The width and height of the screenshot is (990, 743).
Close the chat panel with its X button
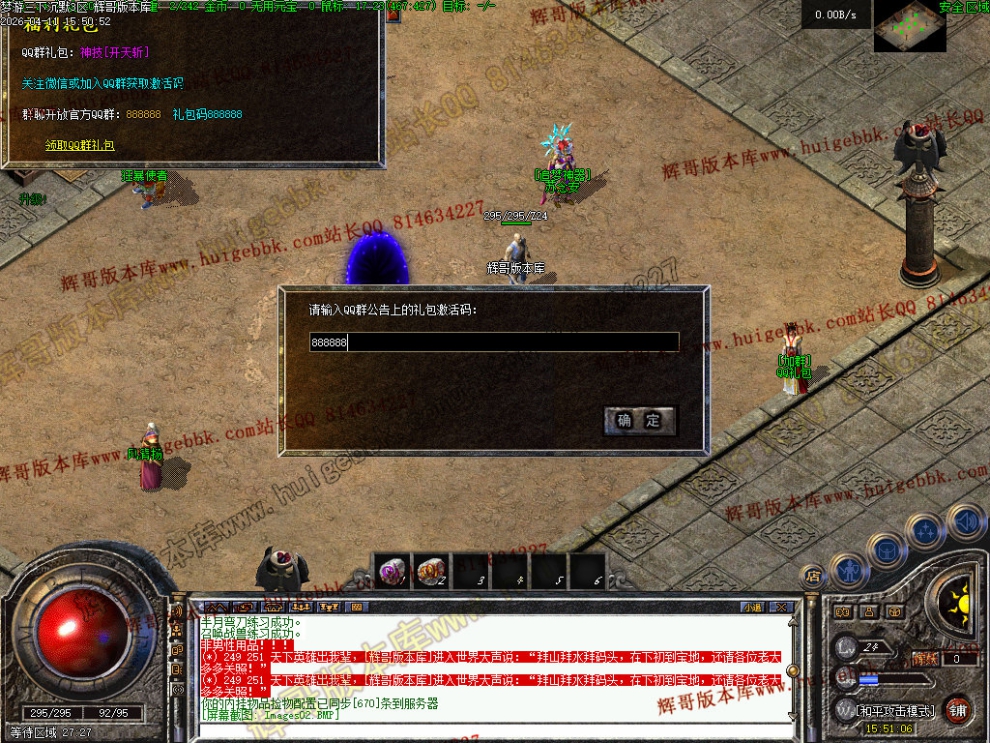782,607
